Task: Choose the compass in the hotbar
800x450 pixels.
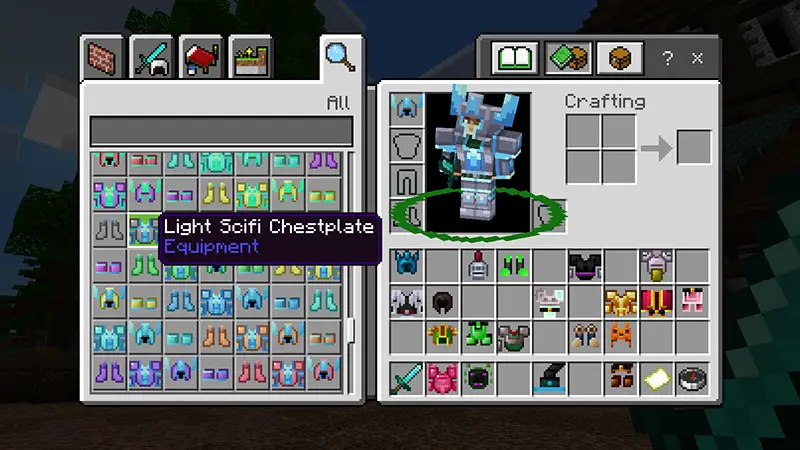Action: [x=693, y=378]
